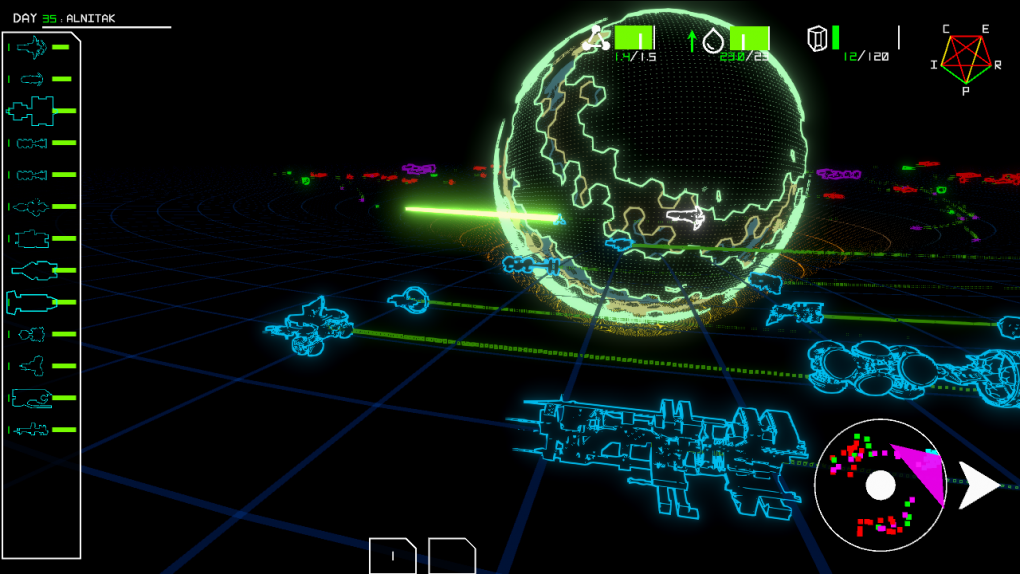Click the water droplet fuel icon
1020x574 pixels.
coord(712,40)
